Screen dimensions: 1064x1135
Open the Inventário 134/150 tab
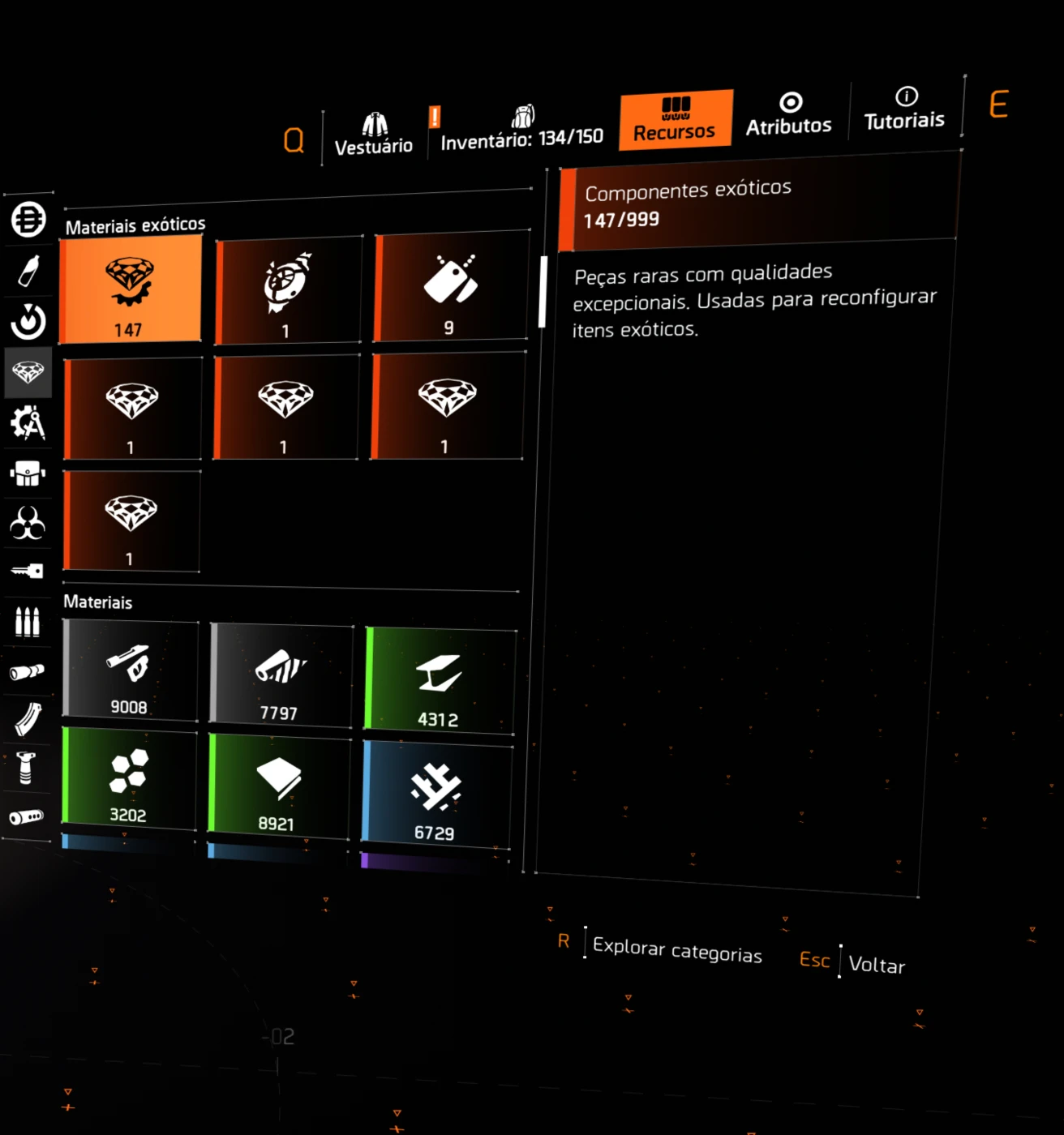[x=522, y=129]
